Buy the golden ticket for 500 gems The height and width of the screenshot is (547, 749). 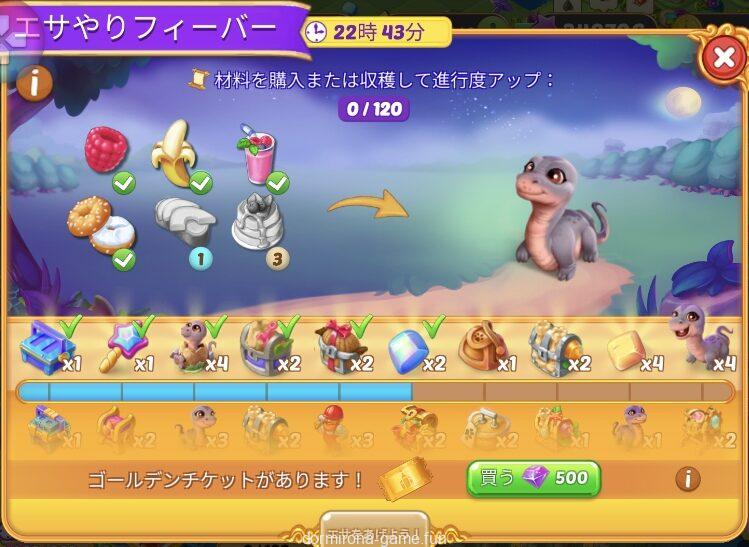[x=533, y=478]
